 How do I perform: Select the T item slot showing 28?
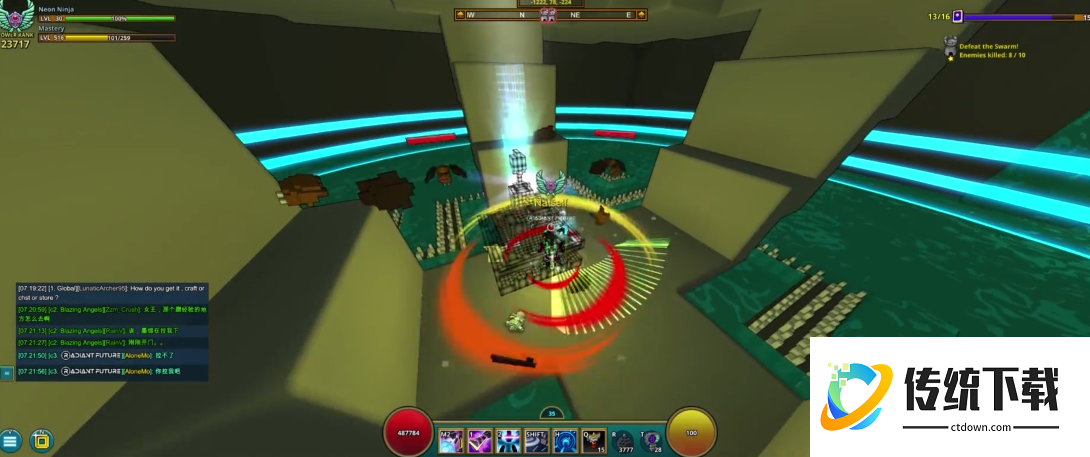[652, 439]
